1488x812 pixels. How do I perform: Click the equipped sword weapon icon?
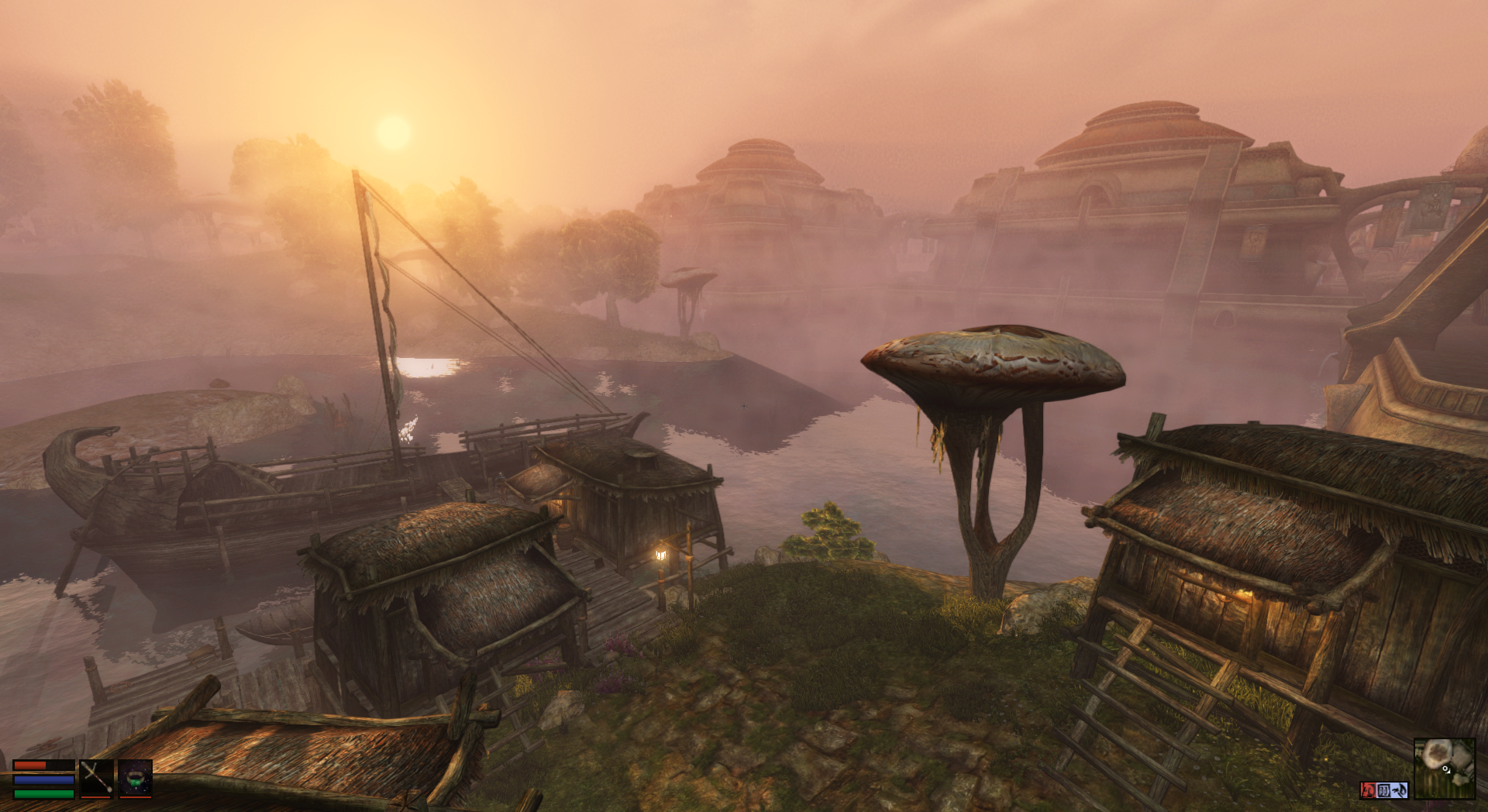coord(98,778)
